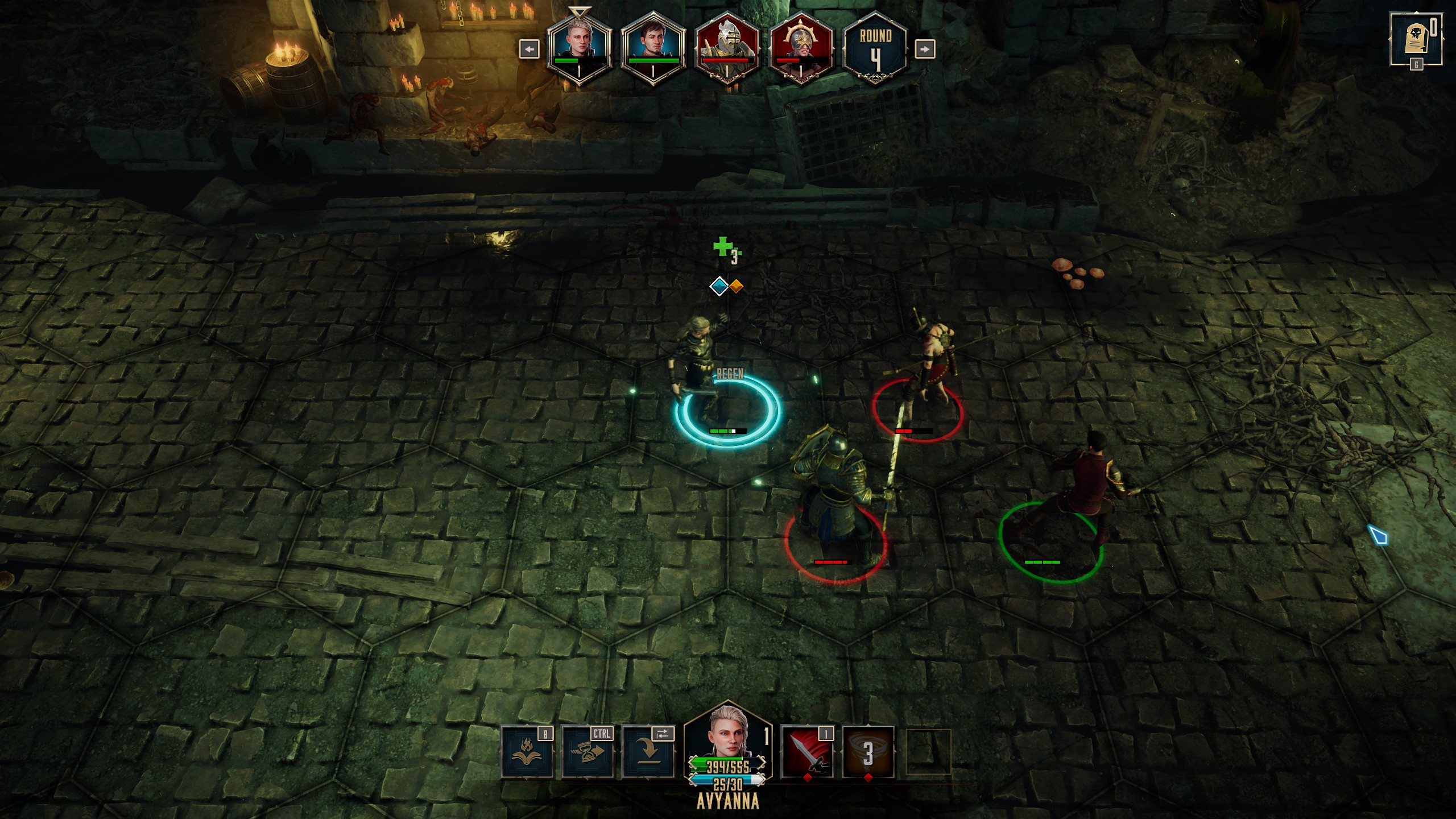Screen dimensions: 1456x819
Task: Select the whirlwind ability on cooldown
Action: tap(868, 753)
